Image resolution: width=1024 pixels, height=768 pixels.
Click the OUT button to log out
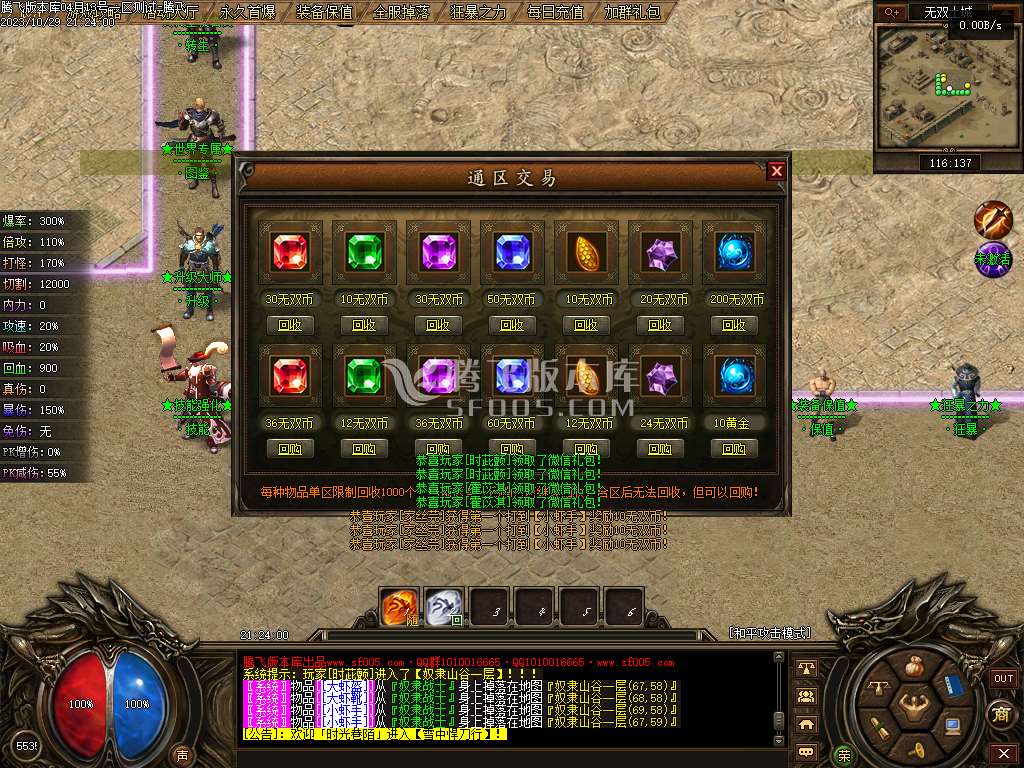pos(1003,678)
